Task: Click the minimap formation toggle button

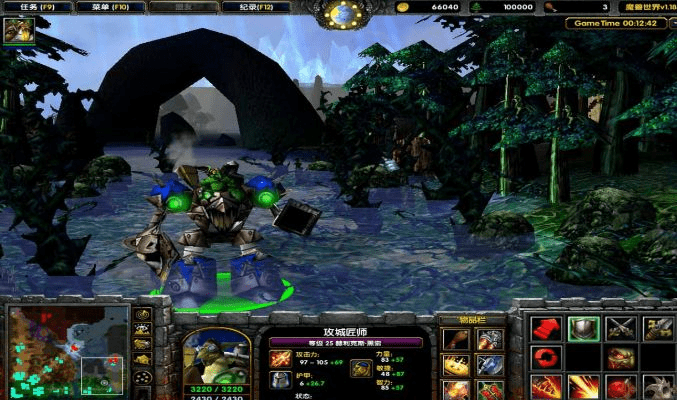Action: (143, 377)
